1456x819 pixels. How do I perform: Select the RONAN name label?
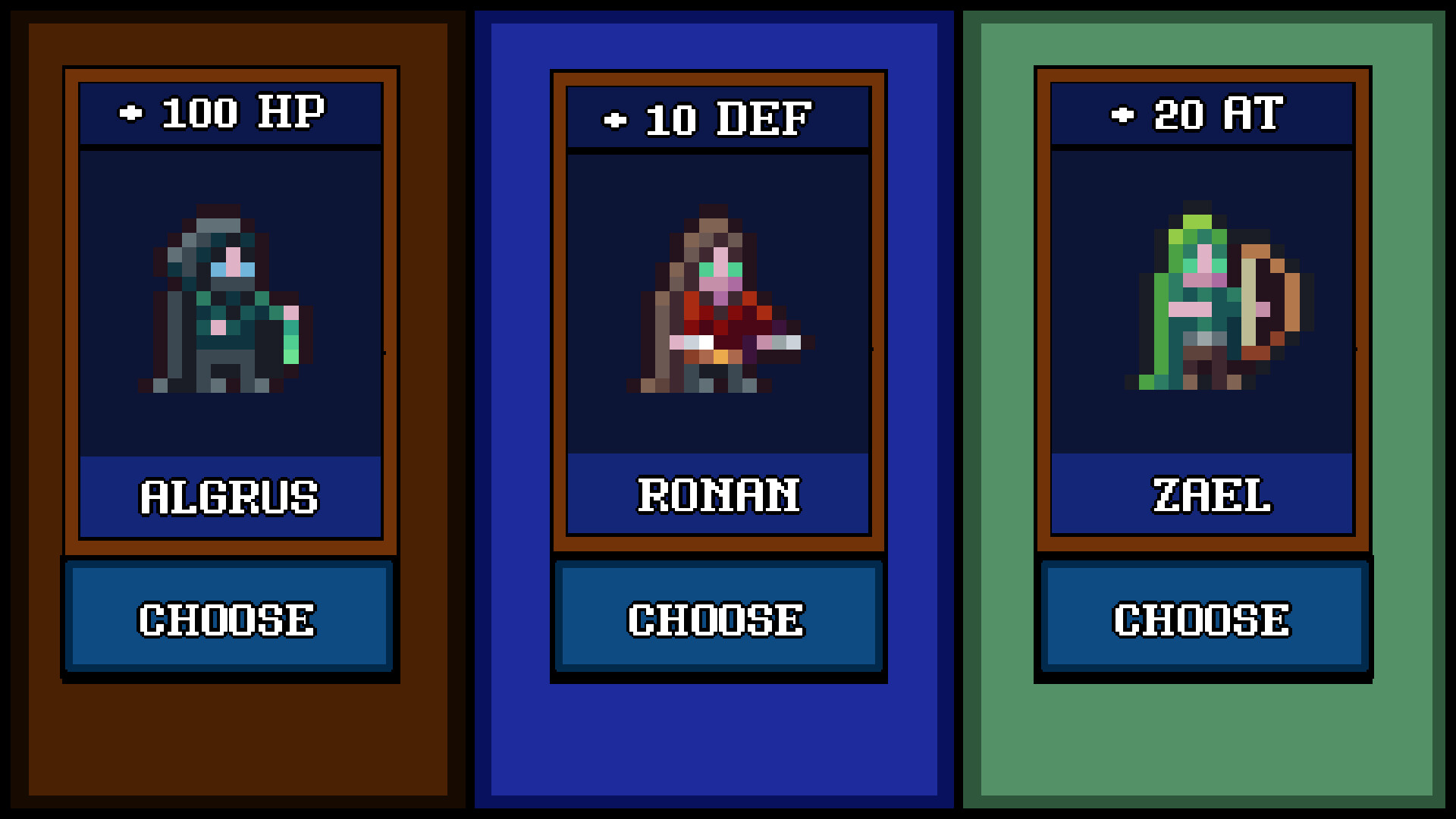pyautogui.click(x=718, y=497)
